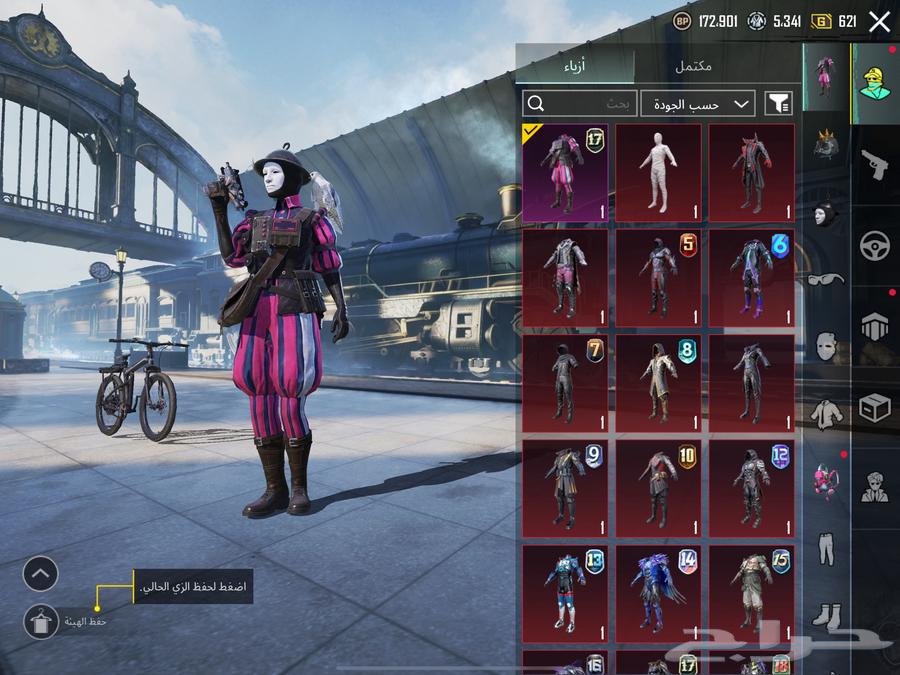Choose the white mummy outfit
This screenshot has height=675, width=900.
(x=658, y=172)
